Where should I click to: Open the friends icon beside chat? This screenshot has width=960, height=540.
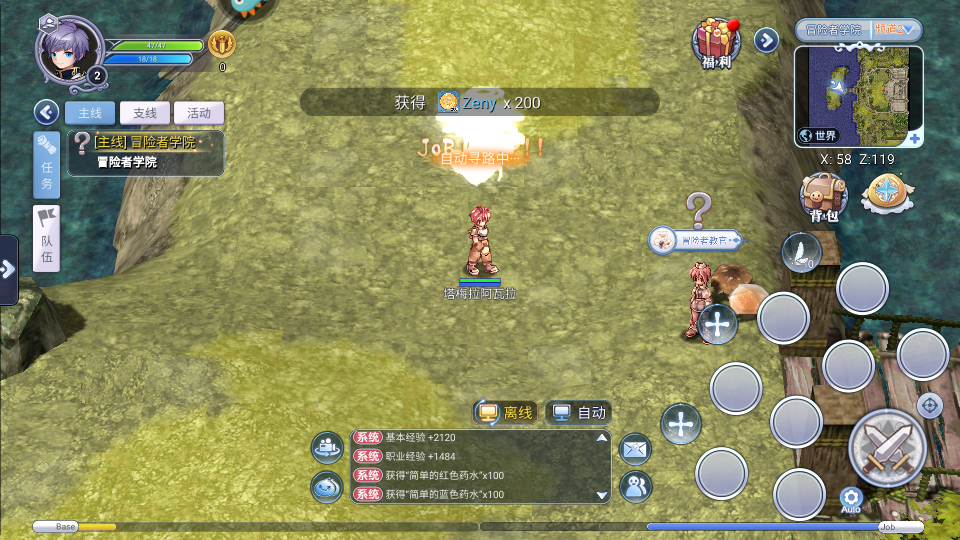(635, 486)
